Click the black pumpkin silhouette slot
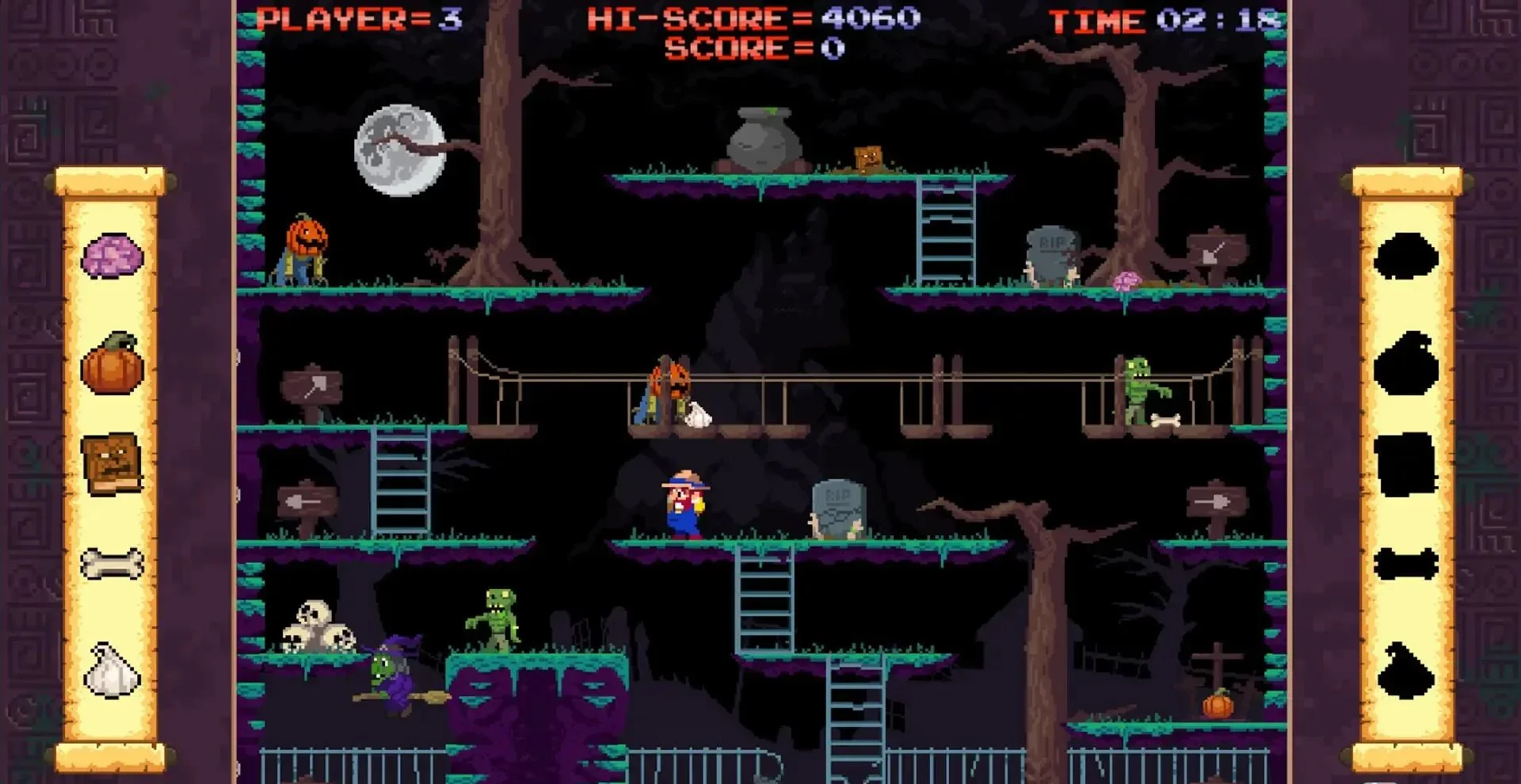Viewport: 1521px width, 784px height. (1406, 364)
